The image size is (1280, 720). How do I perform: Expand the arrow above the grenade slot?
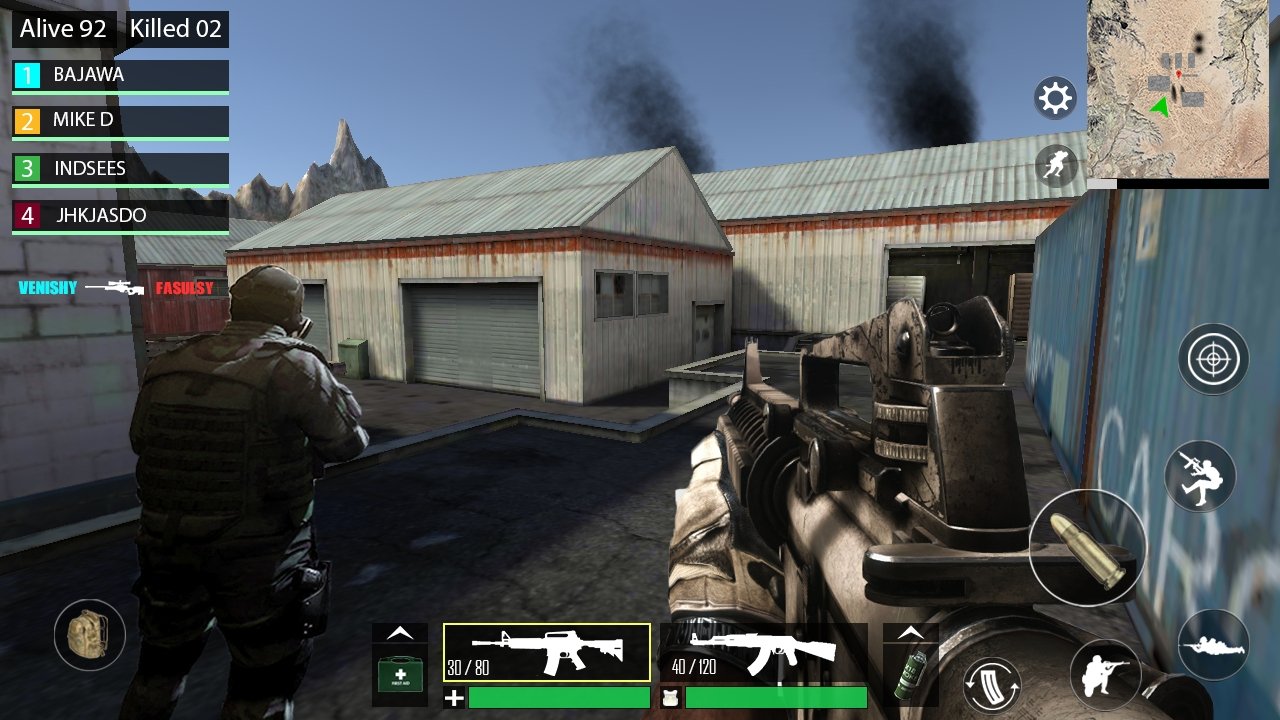point(910,633)
